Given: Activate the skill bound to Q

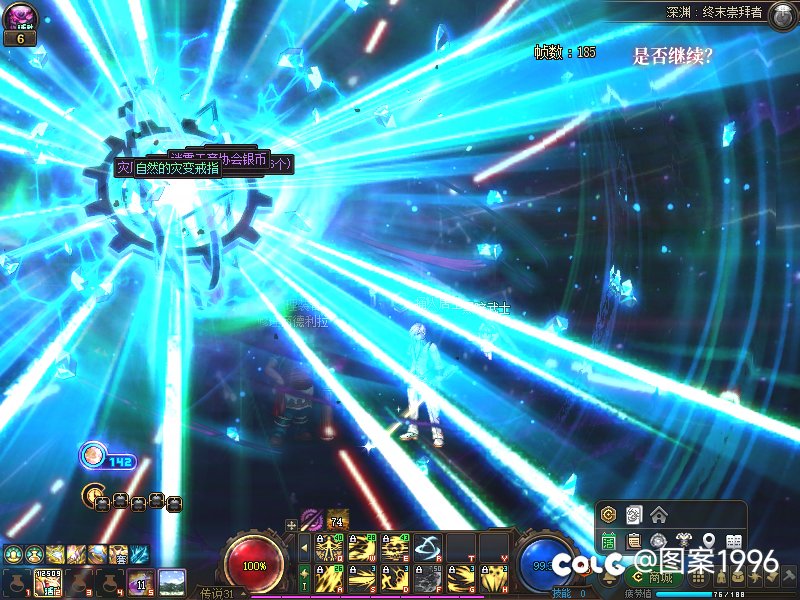Looking at the screenshot, I should pyautogui.click(x=329, y=547).
